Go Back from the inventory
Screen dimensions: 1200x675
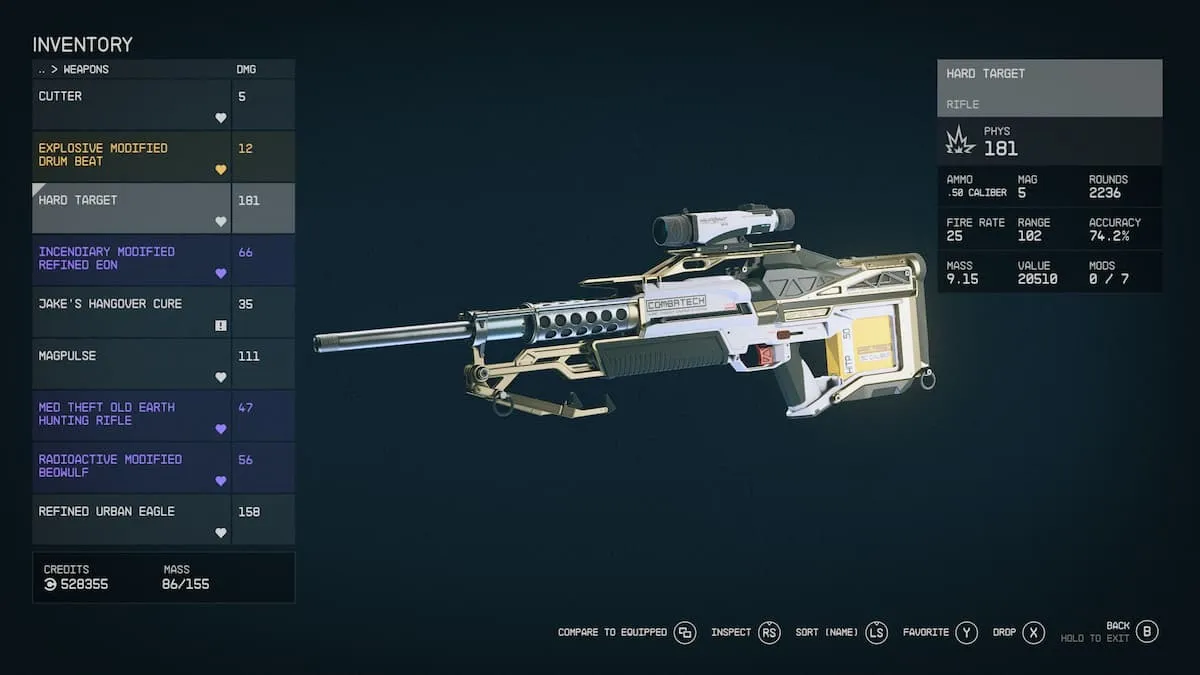pyautogui.click(x=1147, y=631)
